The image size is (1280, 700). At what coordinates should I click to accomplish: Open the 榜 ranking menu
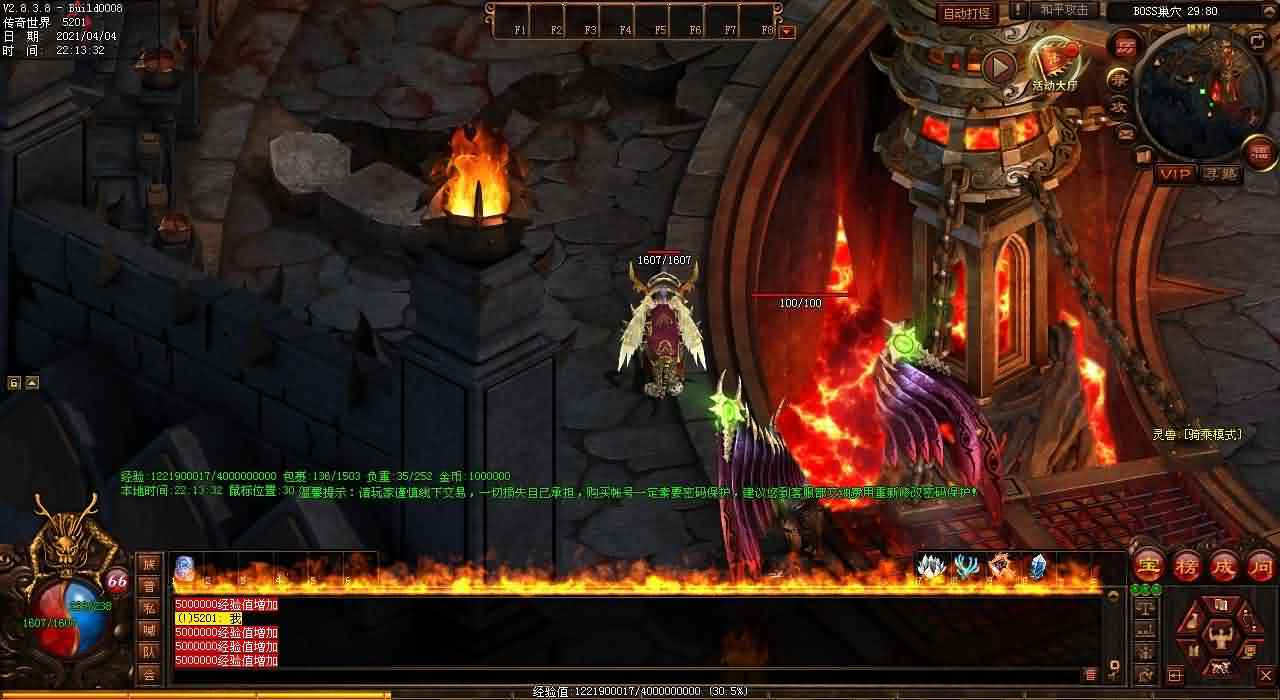[x=1186, y=566]
